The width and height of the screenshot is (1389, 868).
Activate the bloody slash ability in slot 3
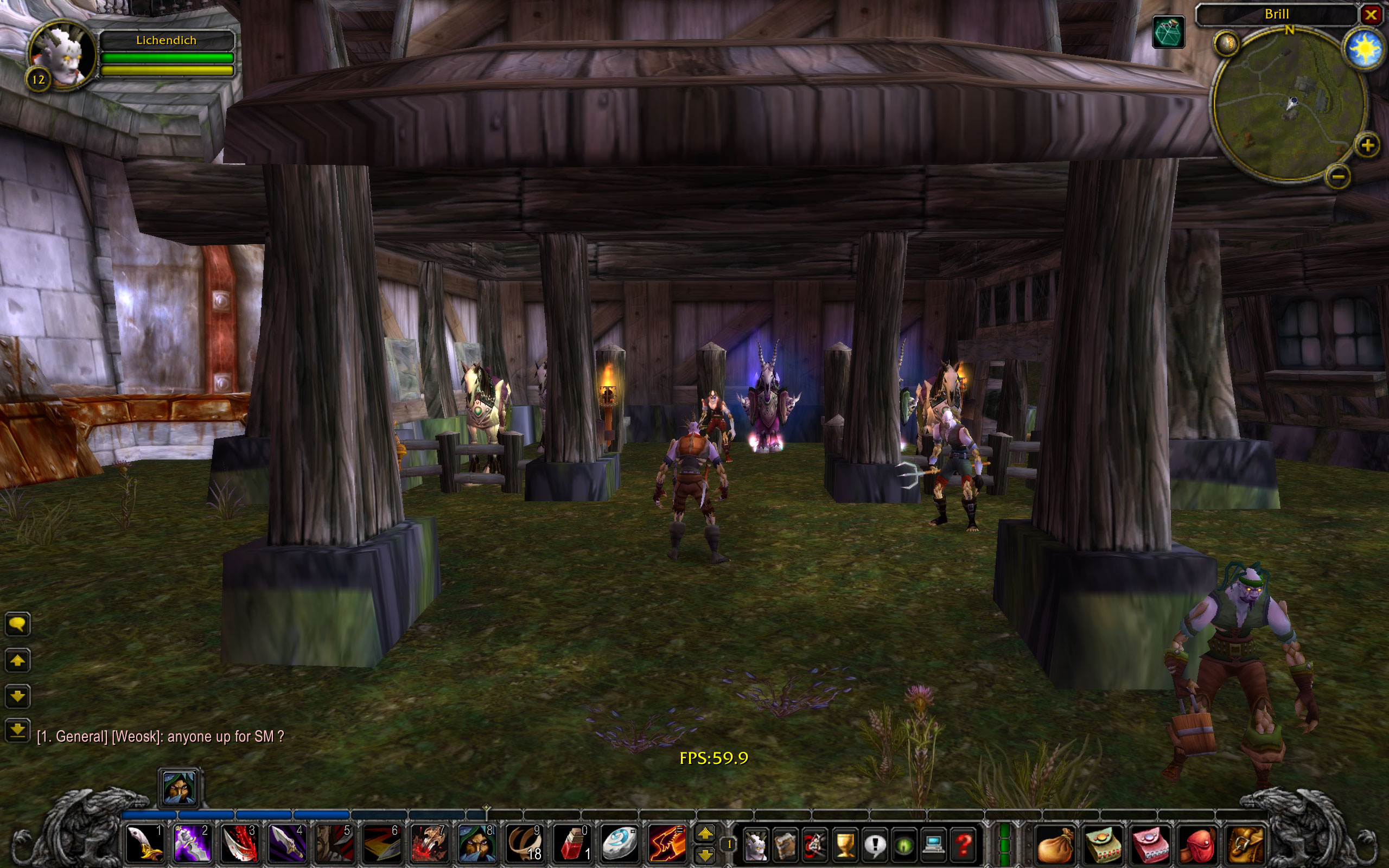pyautogui.click(x=239, y=843)
